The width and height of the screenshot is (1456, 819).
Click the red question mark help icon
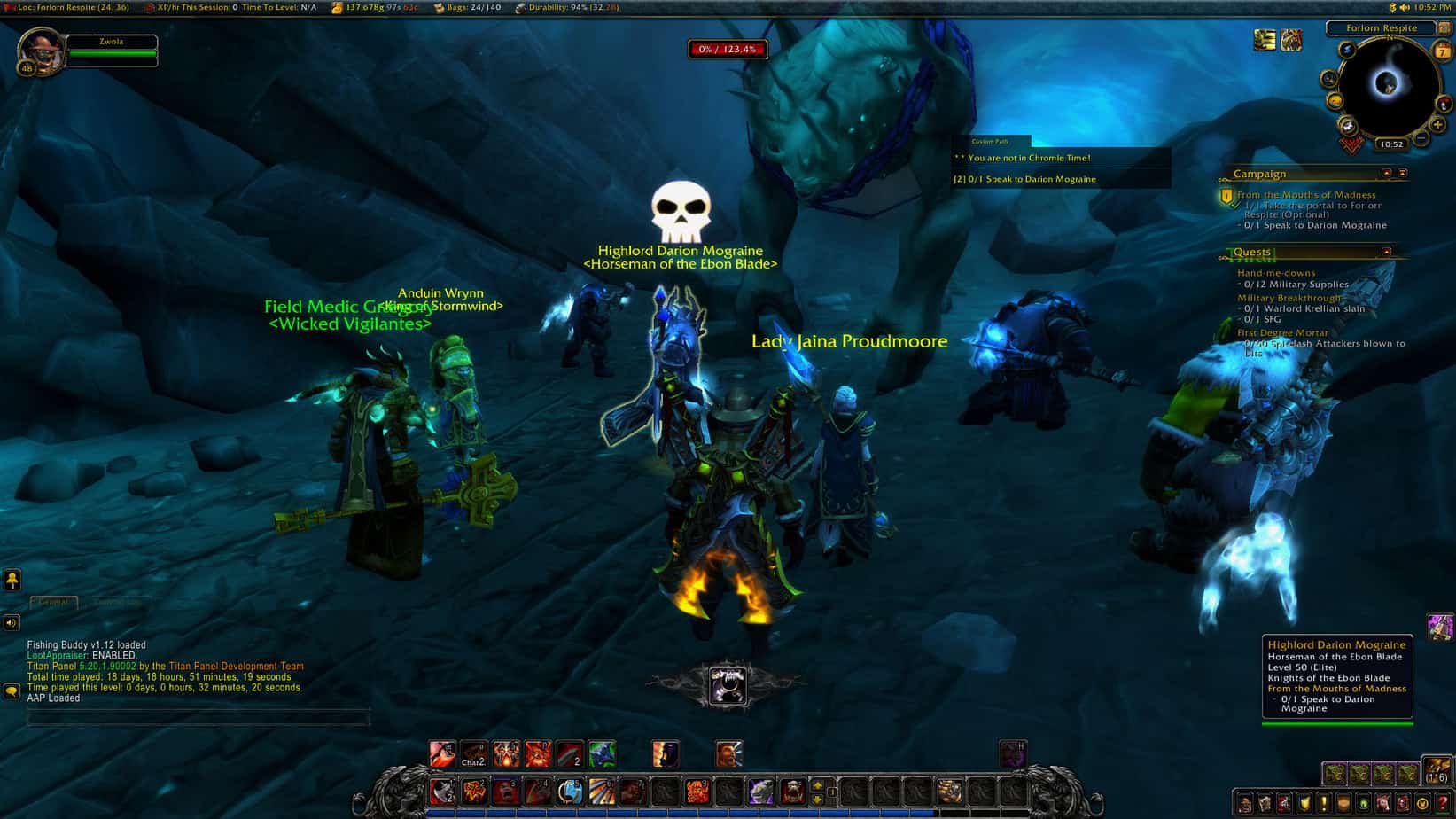[x=1444, y=804]
